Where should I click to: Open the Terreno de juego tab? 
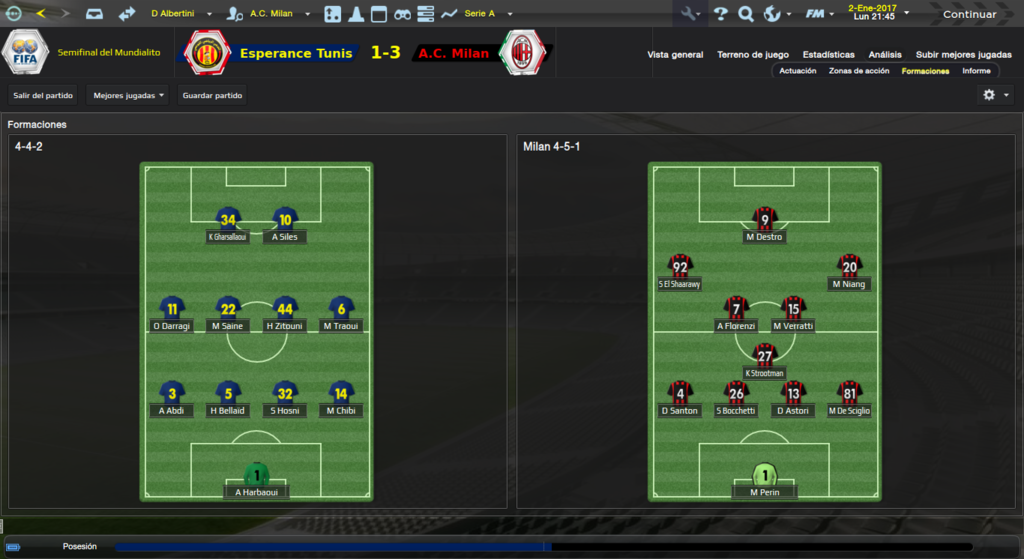(753, 55)
